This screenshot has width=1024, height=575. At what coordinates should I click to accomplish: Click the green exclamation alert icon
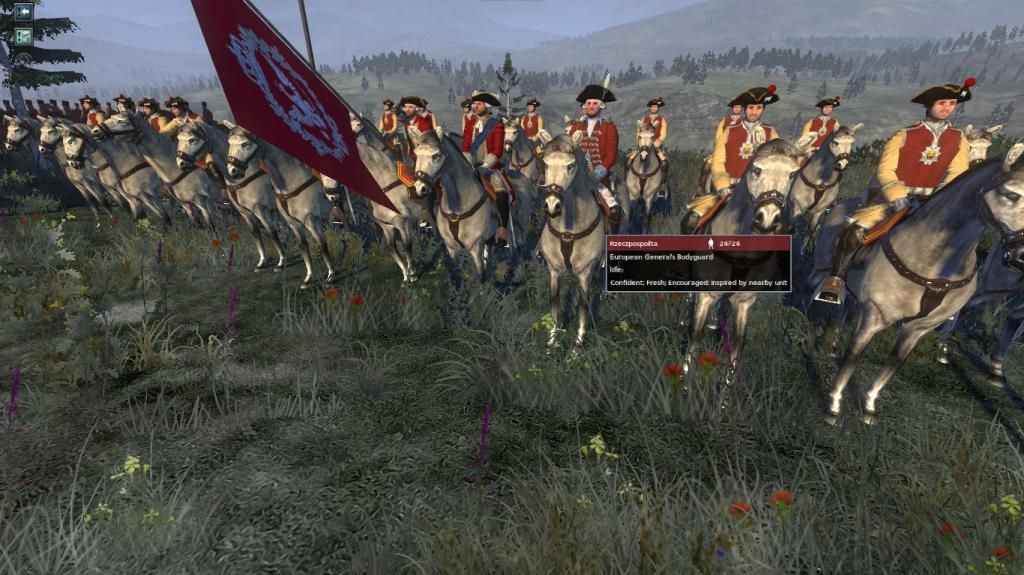23,36
